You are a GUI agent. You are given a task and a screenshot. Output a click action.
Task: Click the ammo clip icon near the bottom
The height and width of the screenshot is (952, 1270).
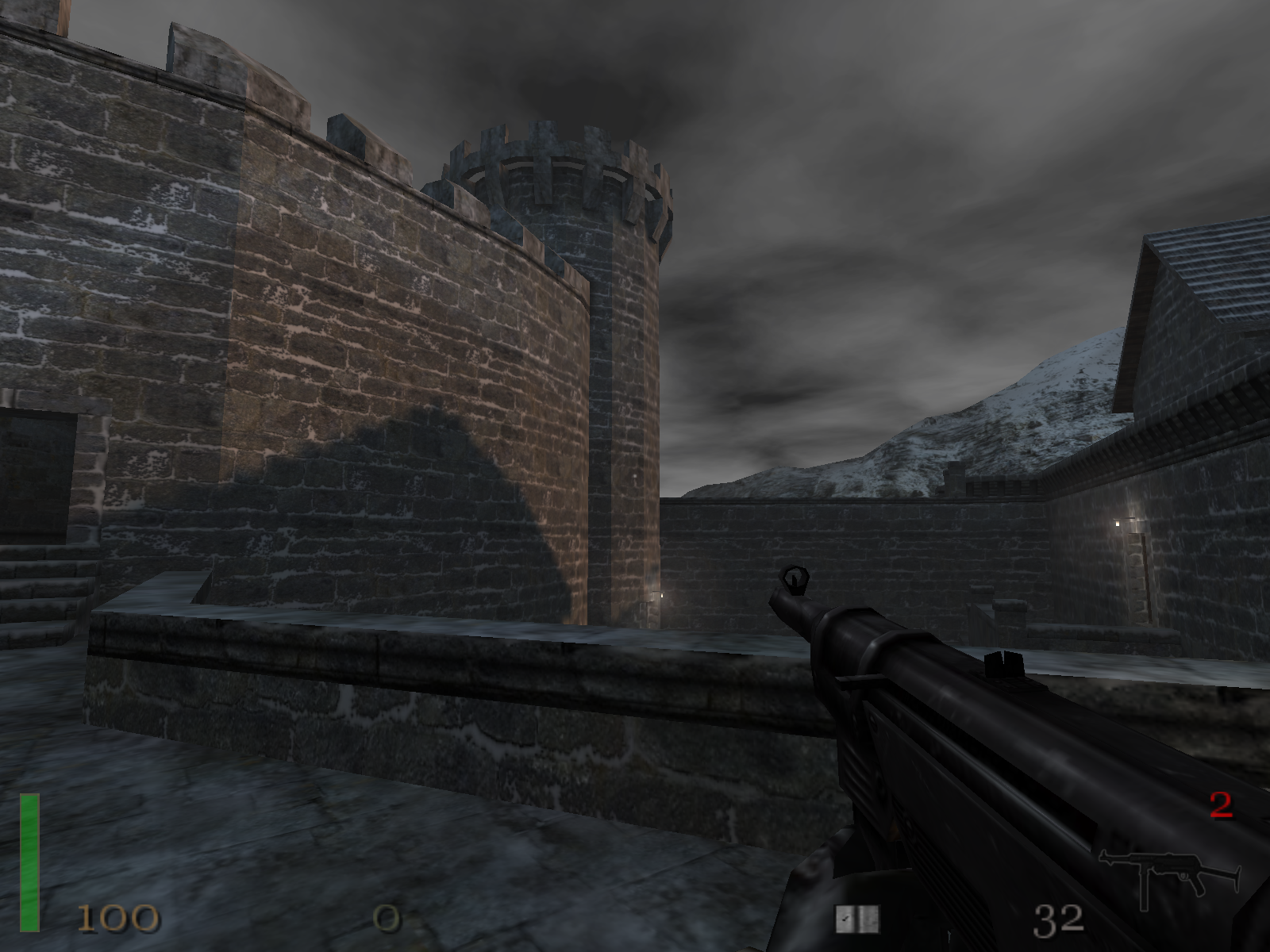coord(860,919)
